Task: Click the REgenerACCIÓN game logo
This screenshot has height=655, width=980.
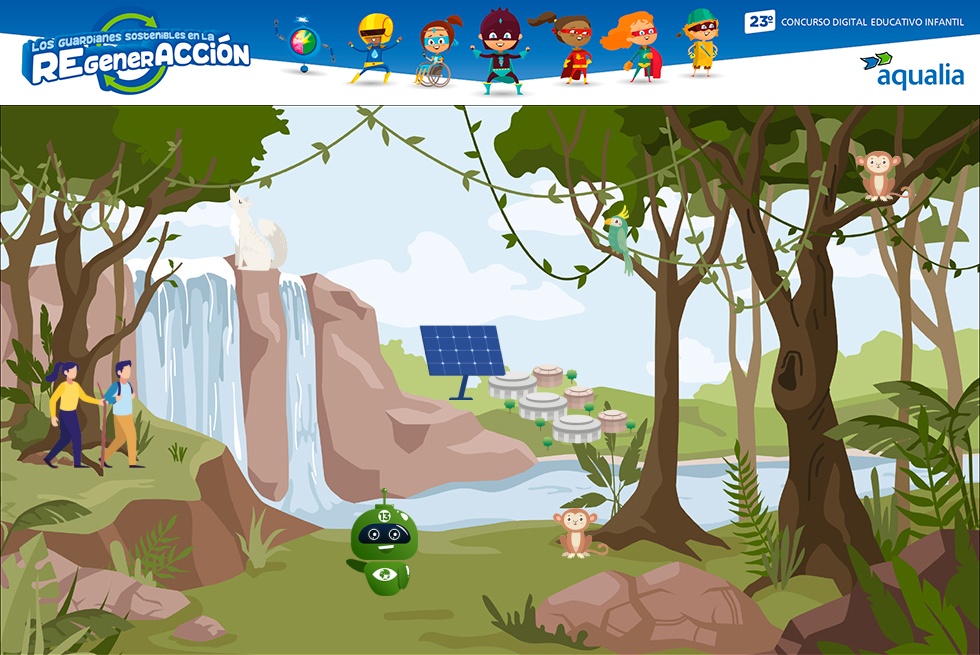Action: (x=136, y=55)
